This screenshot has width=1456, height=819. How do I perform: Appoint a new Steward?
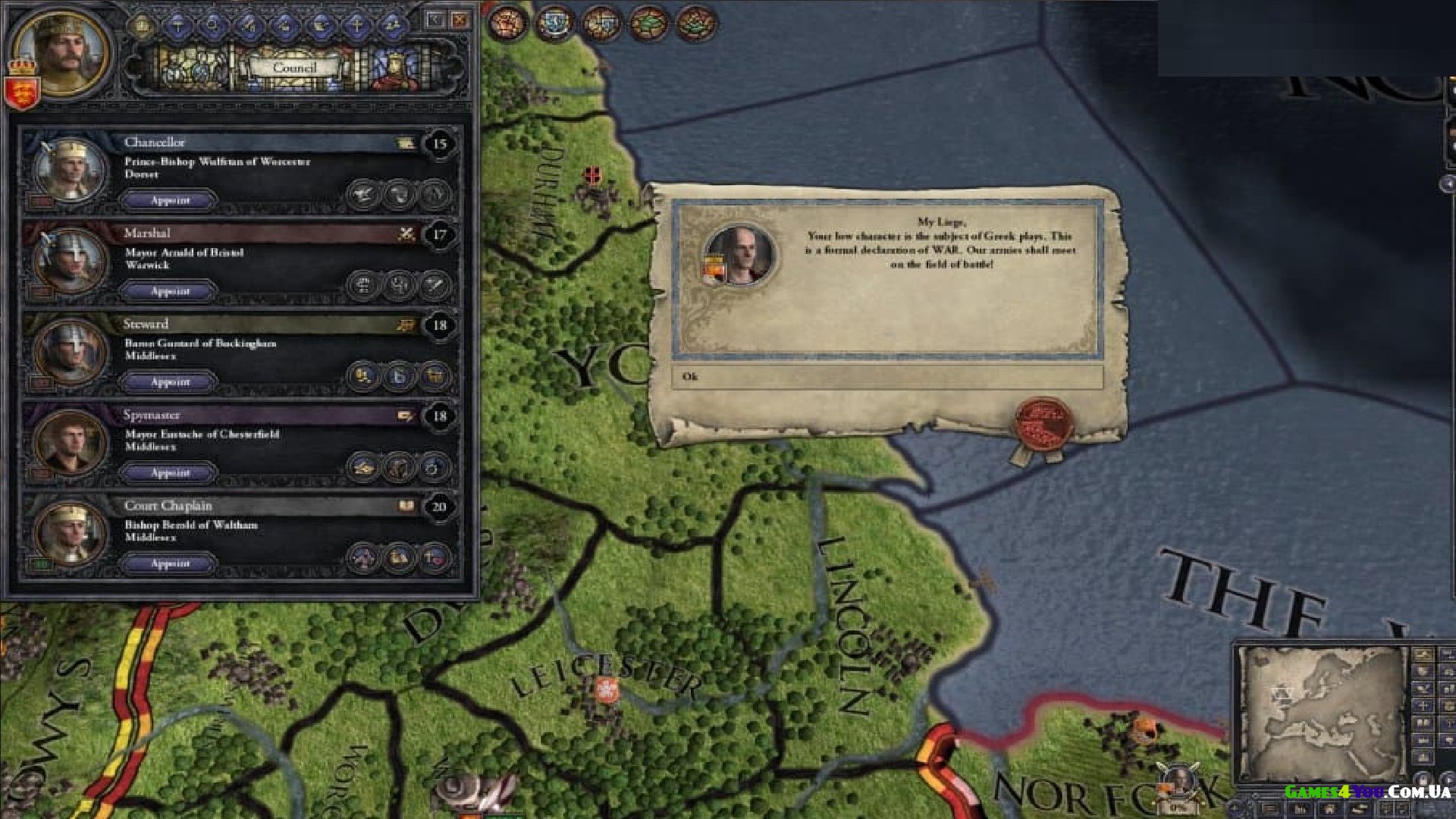click(170, 382)
